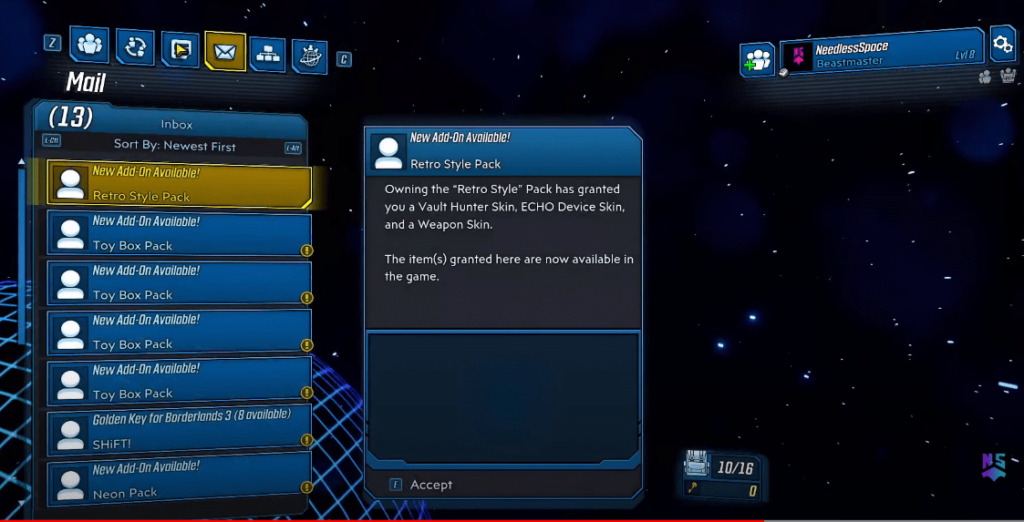Click the invite players green plus icon
Viewport: 1024px width, 522px height.
[757, 59]
